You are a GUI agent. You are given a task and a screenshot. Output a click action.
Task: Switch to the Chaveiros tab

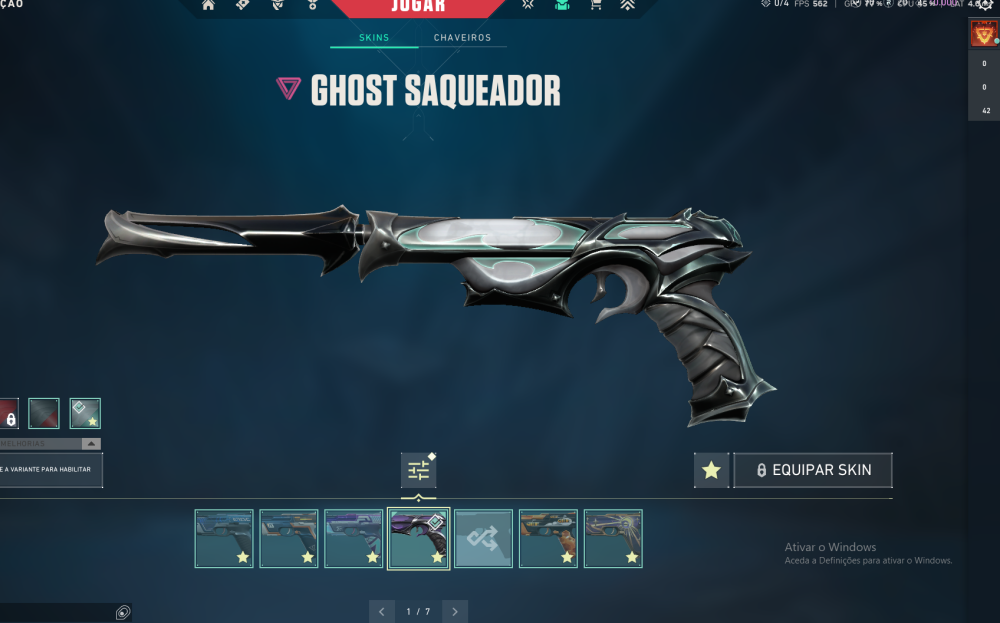(x=462, y=38)
